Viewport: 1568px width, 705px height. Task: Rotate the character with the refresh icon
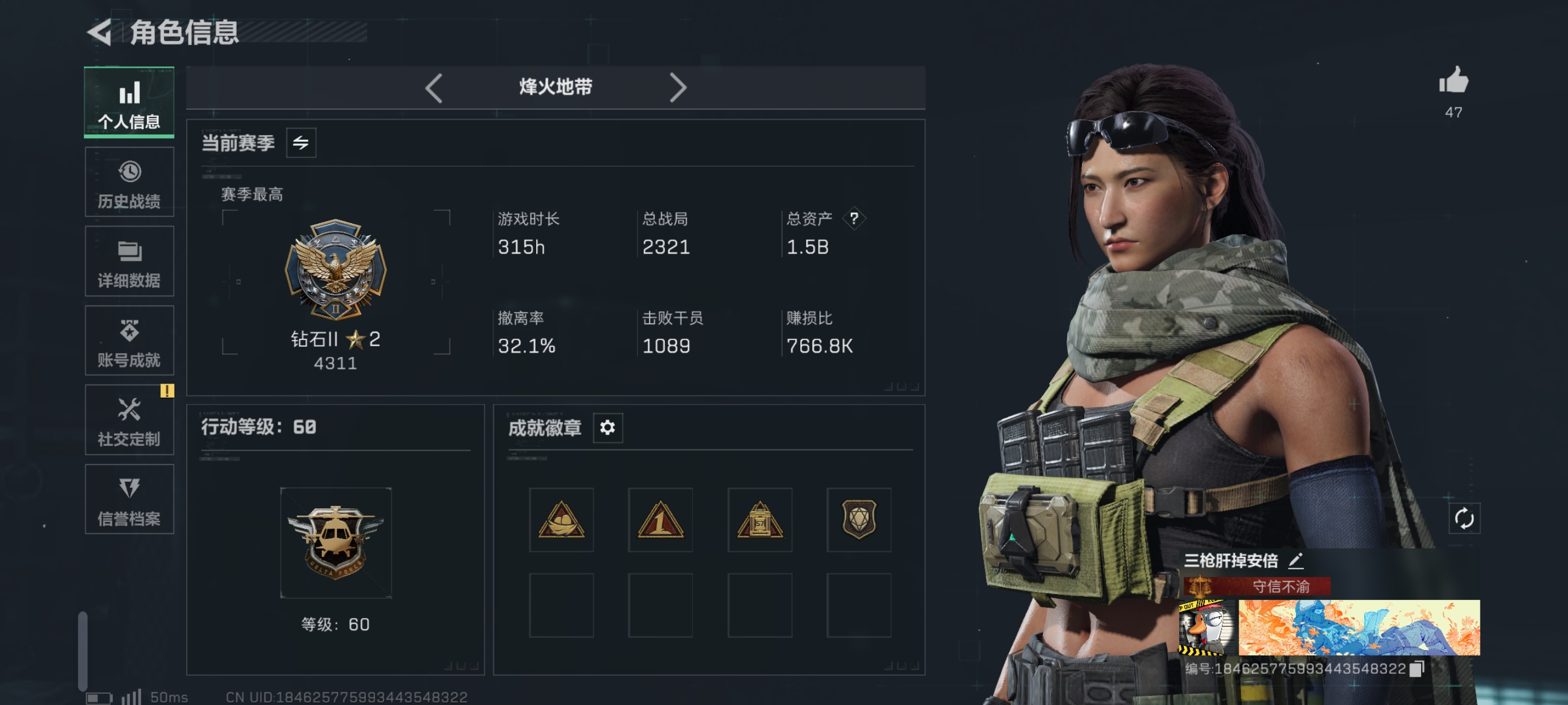1464,519
